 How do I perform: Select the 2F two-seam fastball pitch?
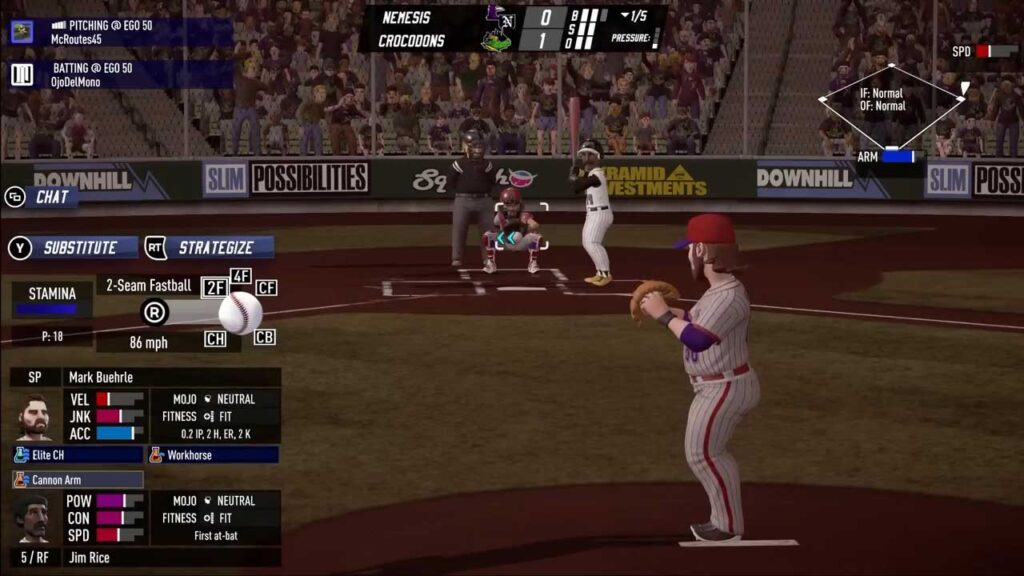(x=215, y=288)
